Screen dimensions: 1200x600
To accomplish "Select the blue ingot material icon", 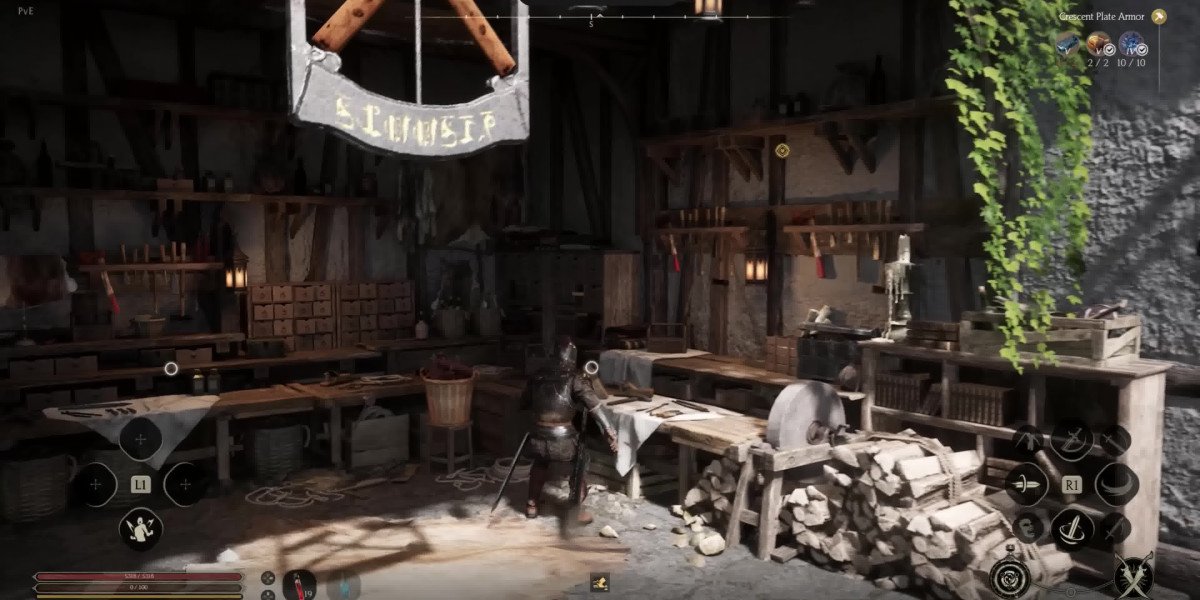I will coord(1069,43).
